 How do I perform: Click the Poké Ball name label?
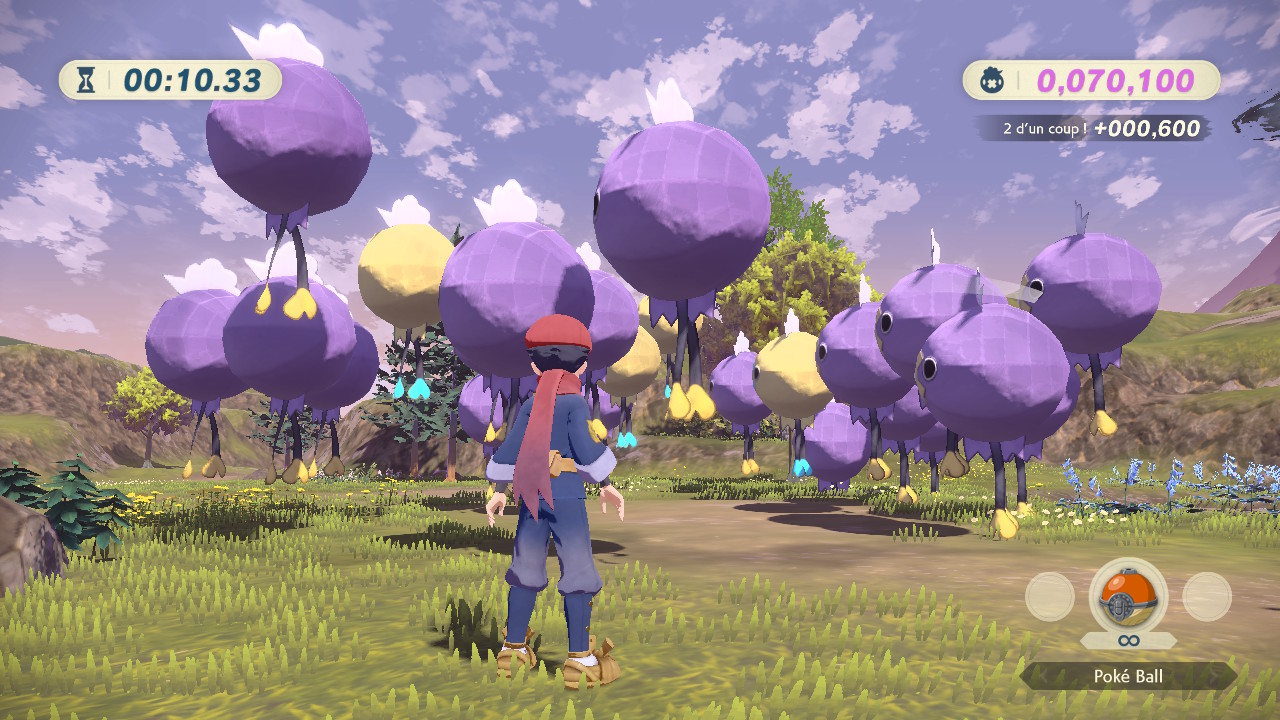pos(1128,677)
